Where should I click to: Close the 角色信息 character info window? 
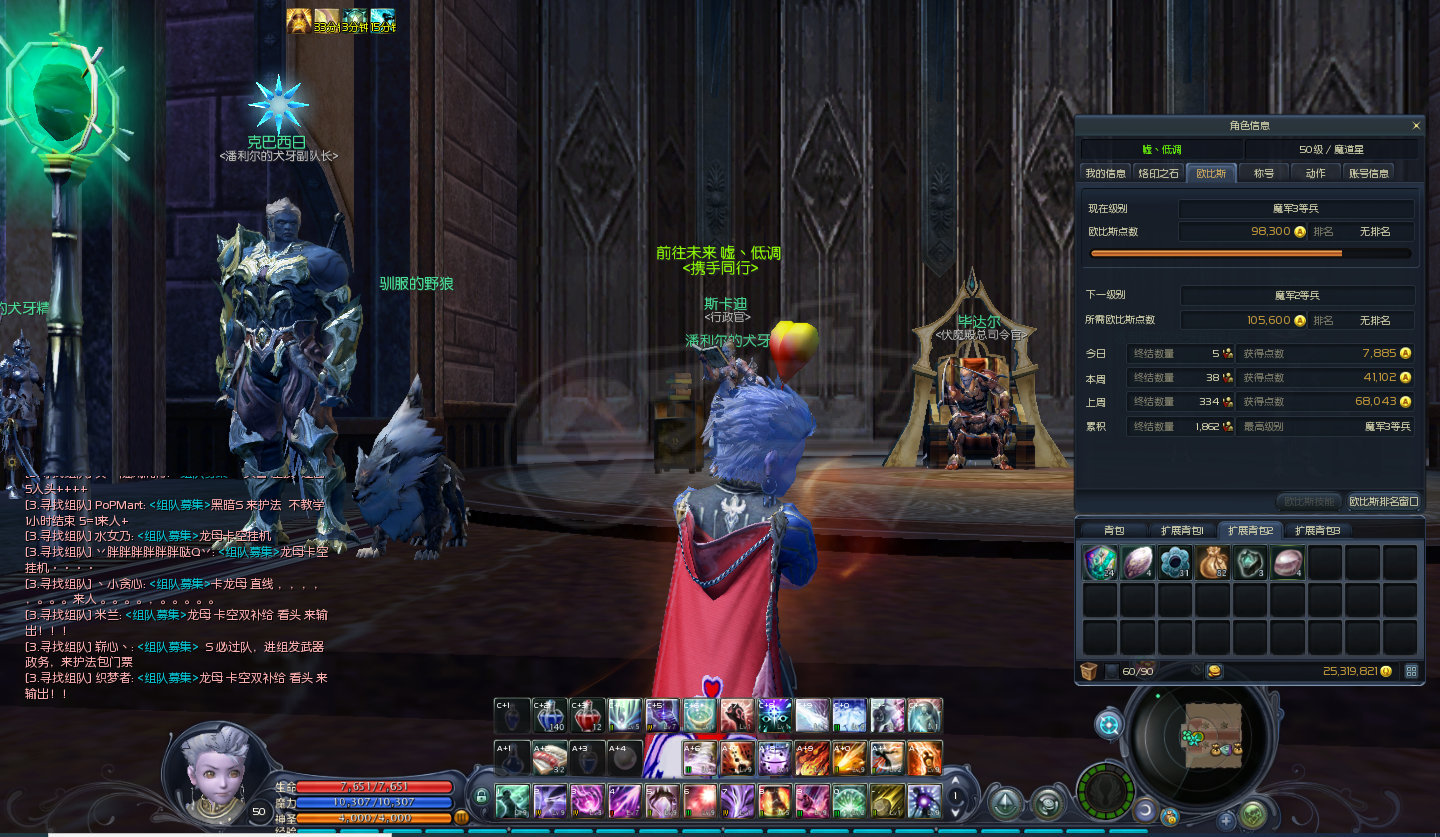coord(1415,126)
